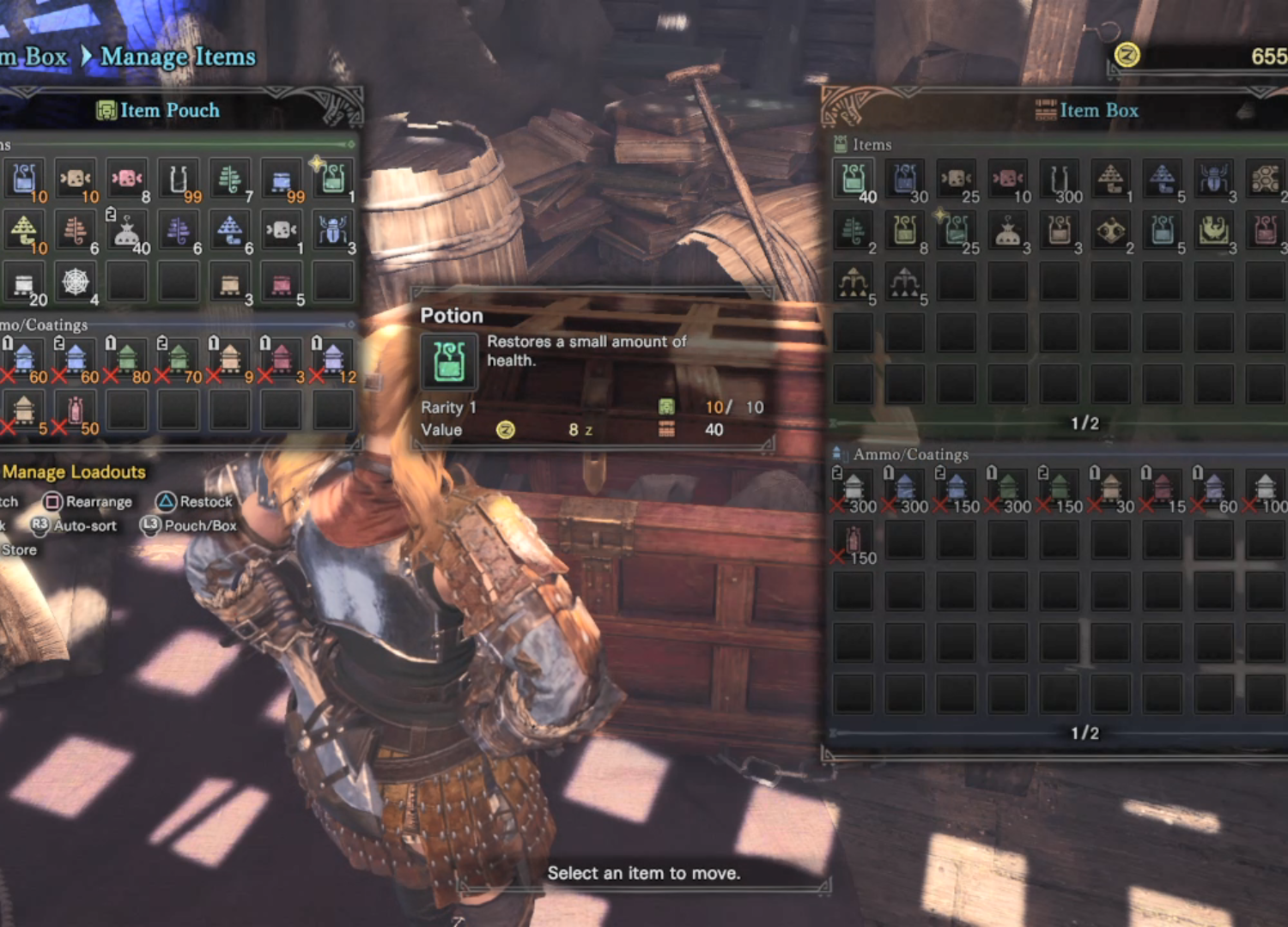Pick the blue beetle with count 3 in the Item Box
The height and width of the screenshot is (927, 1288).
(1213, 179)
